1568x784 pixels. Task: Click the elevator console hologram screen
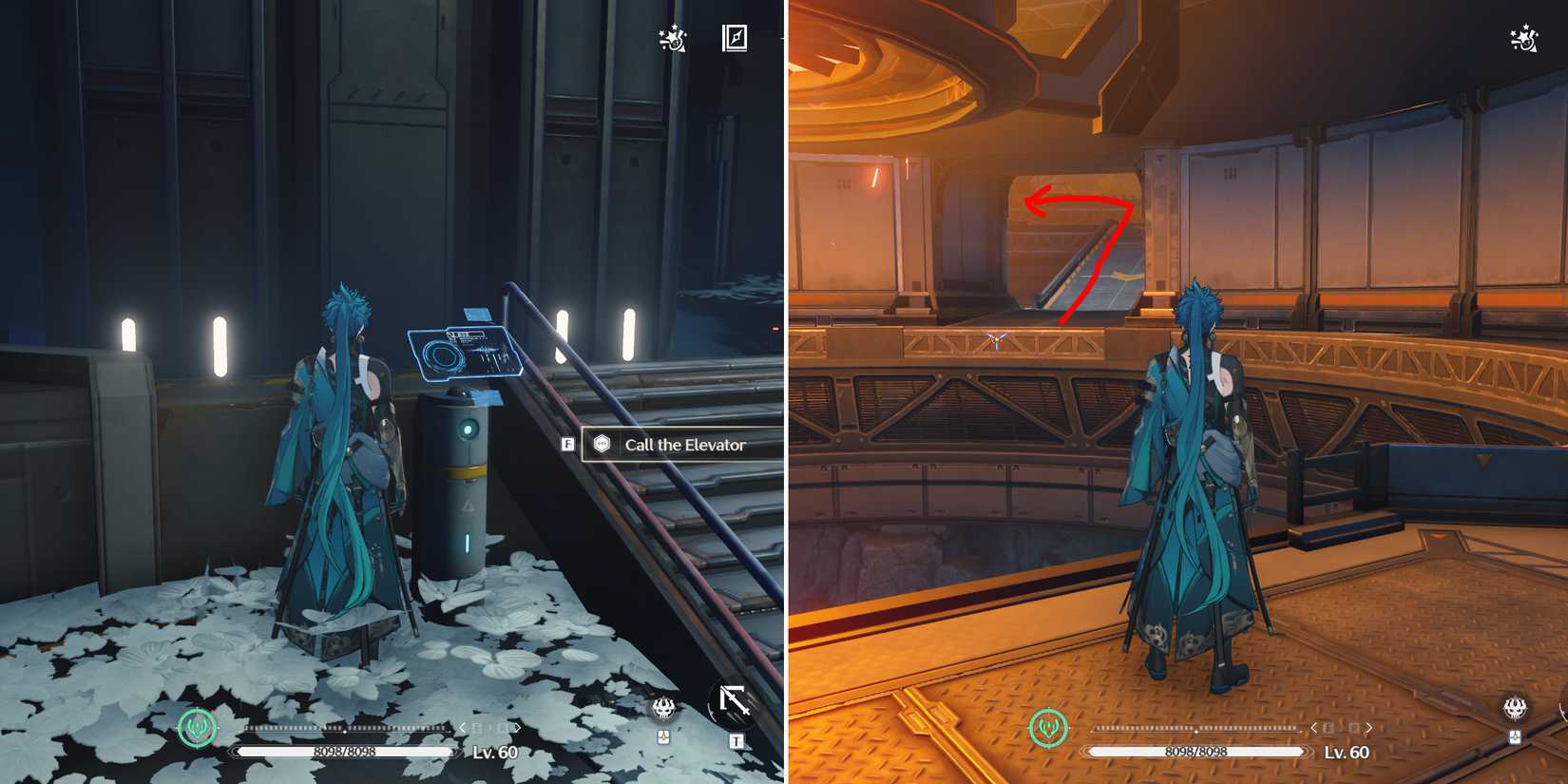(x=464, y=352)
